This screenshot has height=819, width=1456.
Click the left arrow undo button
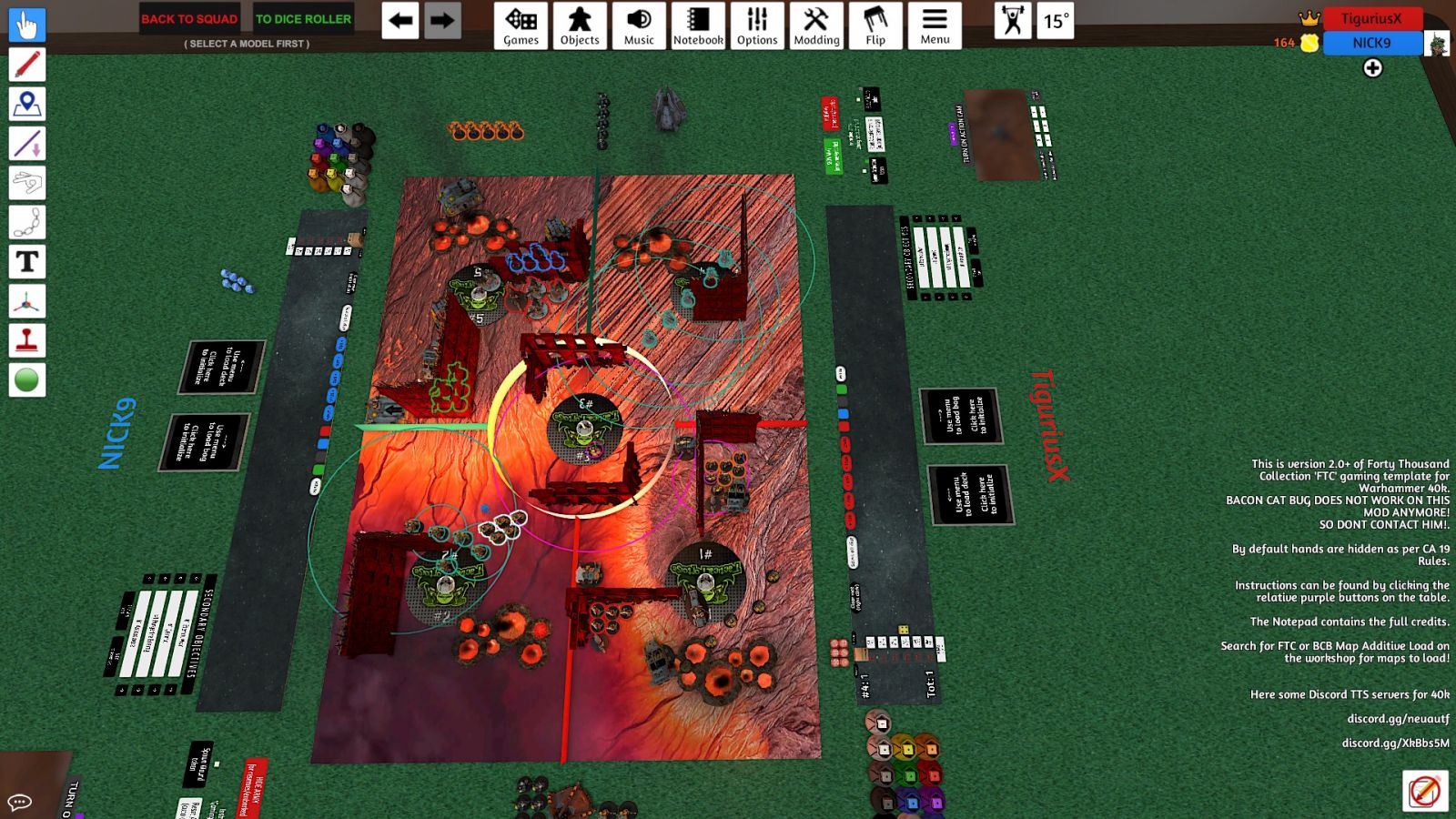click(x=400, y=21)
